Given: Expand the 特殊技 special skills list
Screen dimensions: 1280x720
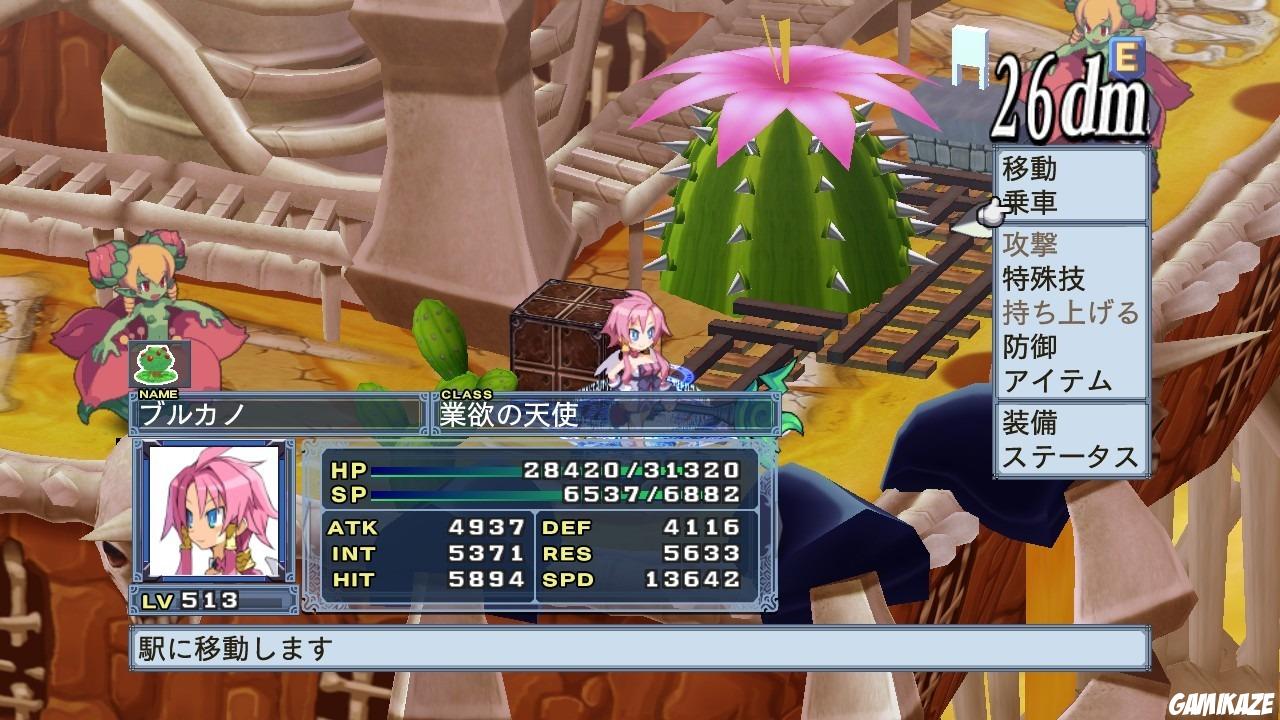Looking at the screenshot, I should [x=1042, y=278].
